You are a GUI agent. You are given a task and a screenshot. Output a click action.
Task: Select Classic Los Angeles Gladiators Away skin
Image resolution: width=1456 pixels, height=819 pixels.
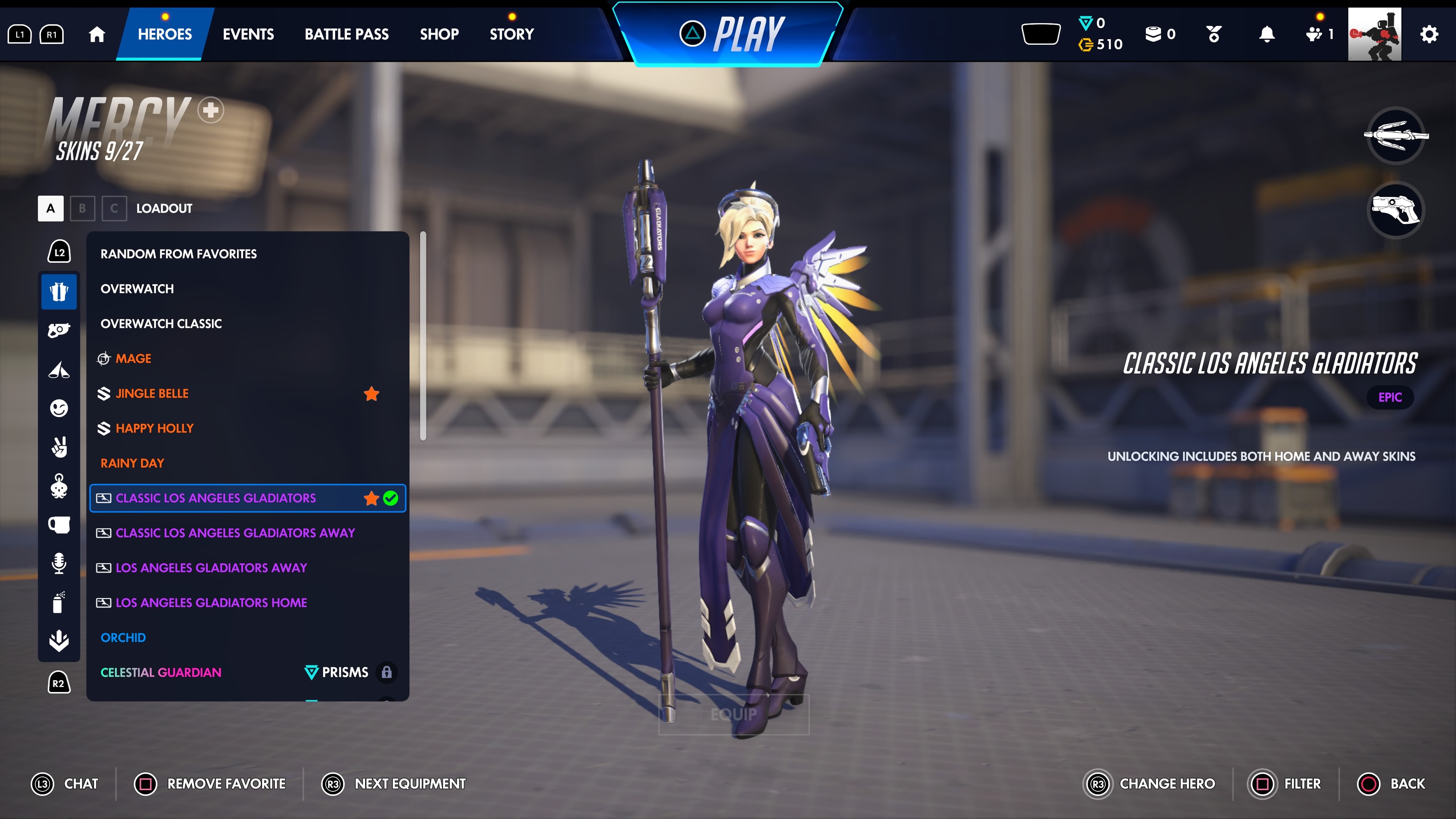pyautogui.click(x=235, y=532)
